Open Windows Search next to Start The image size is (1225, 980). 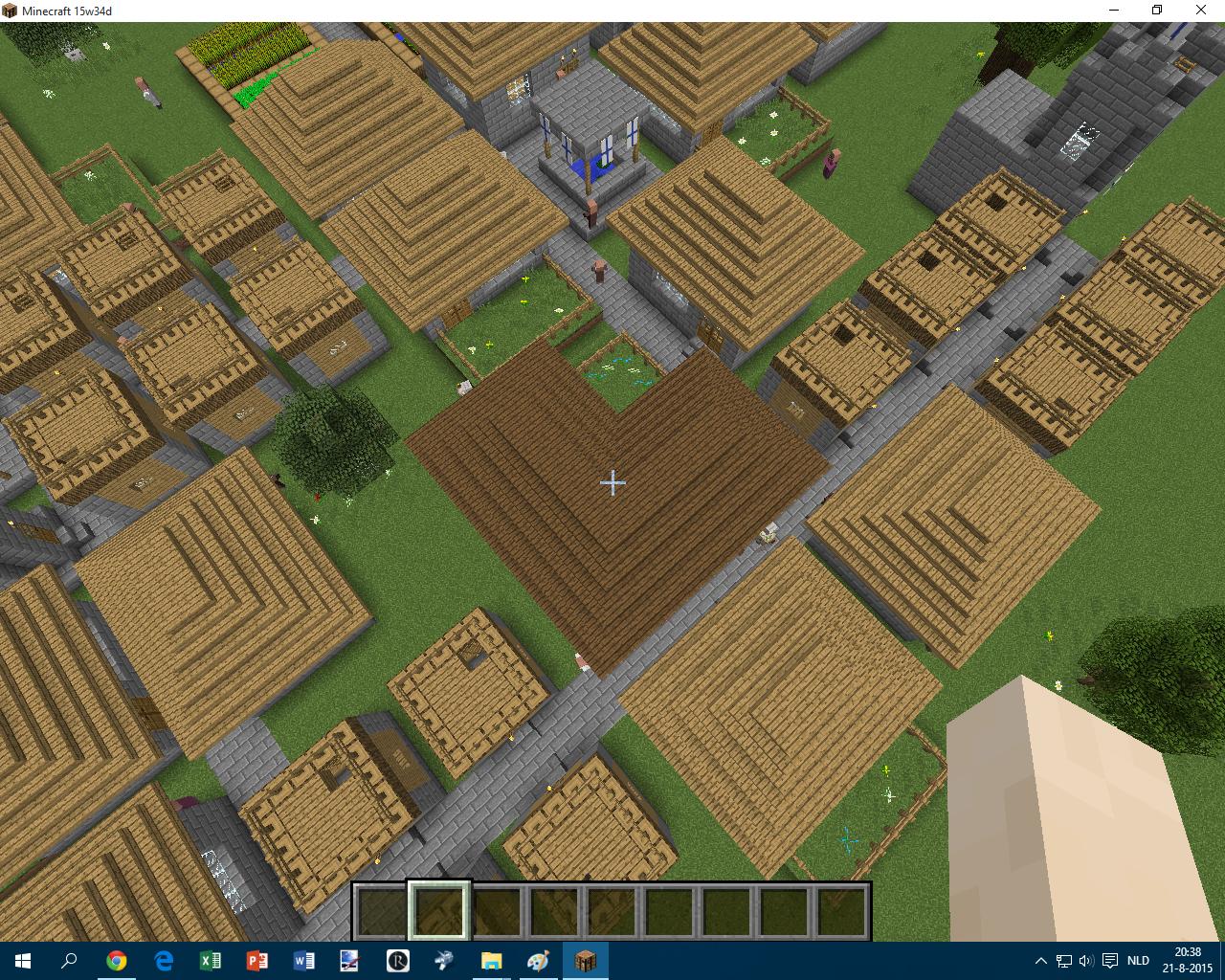[67, 960]
